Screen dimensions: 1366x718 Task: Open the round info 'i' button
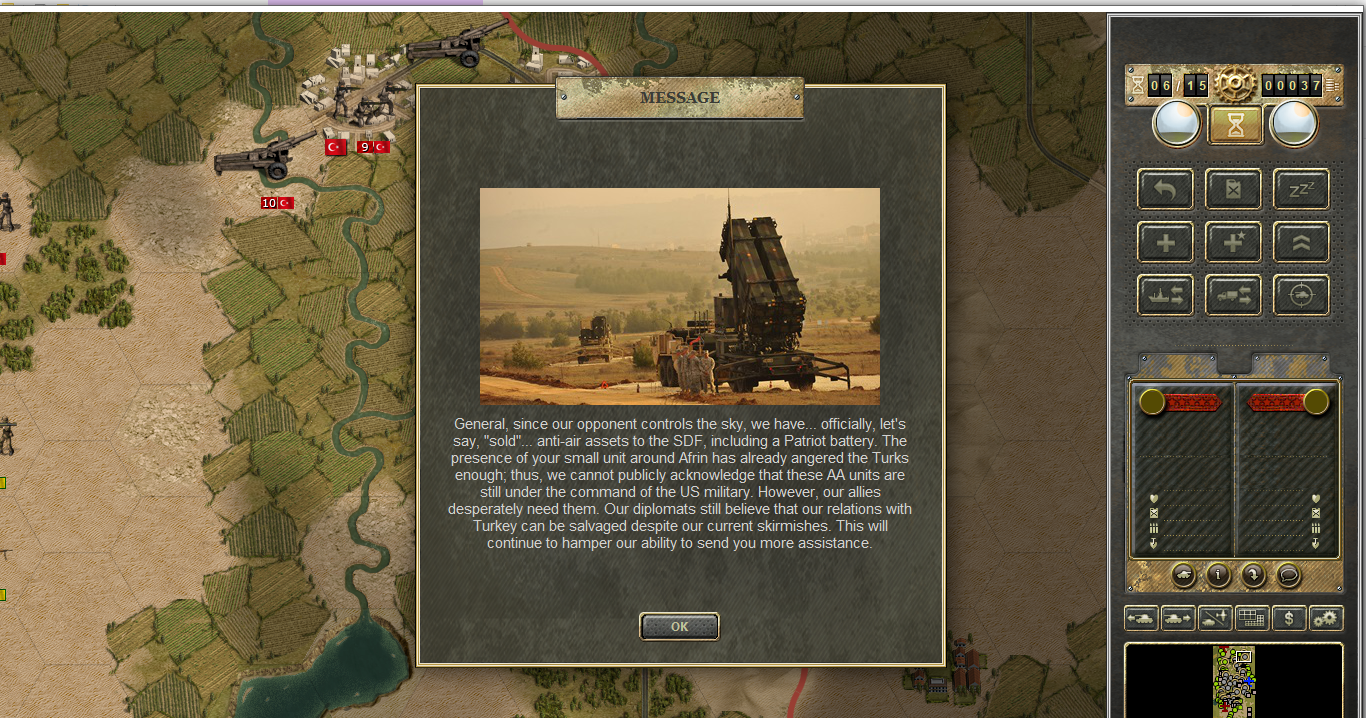point(1218,575)
